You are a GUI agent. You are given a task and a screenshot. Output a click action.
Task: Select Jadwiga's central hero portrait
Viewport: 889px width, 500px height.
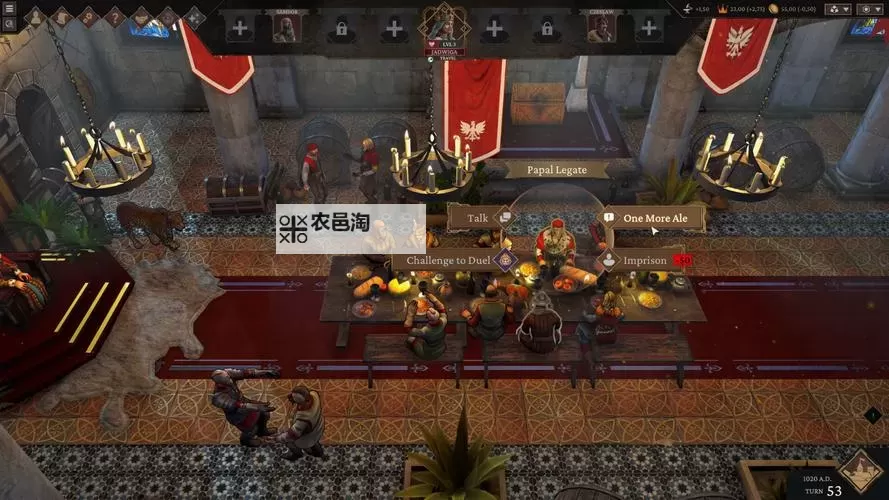pos(443,23)
